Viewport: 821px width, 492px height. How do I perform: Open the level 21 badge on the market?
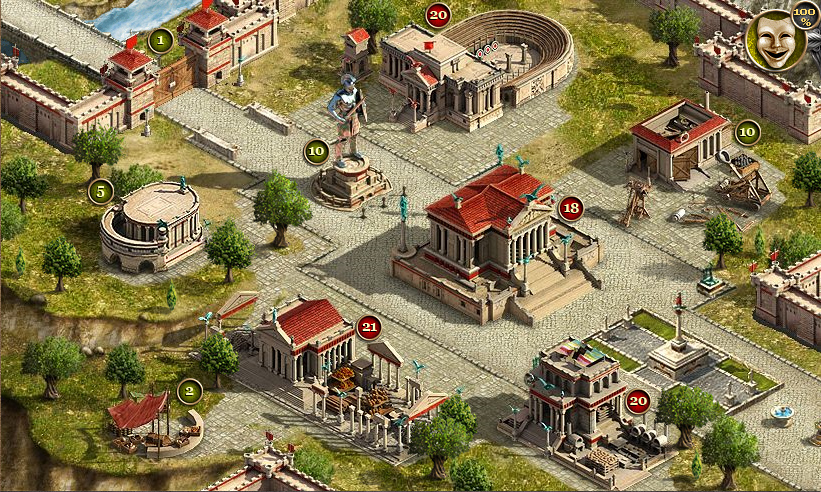[x=369, y=327]
